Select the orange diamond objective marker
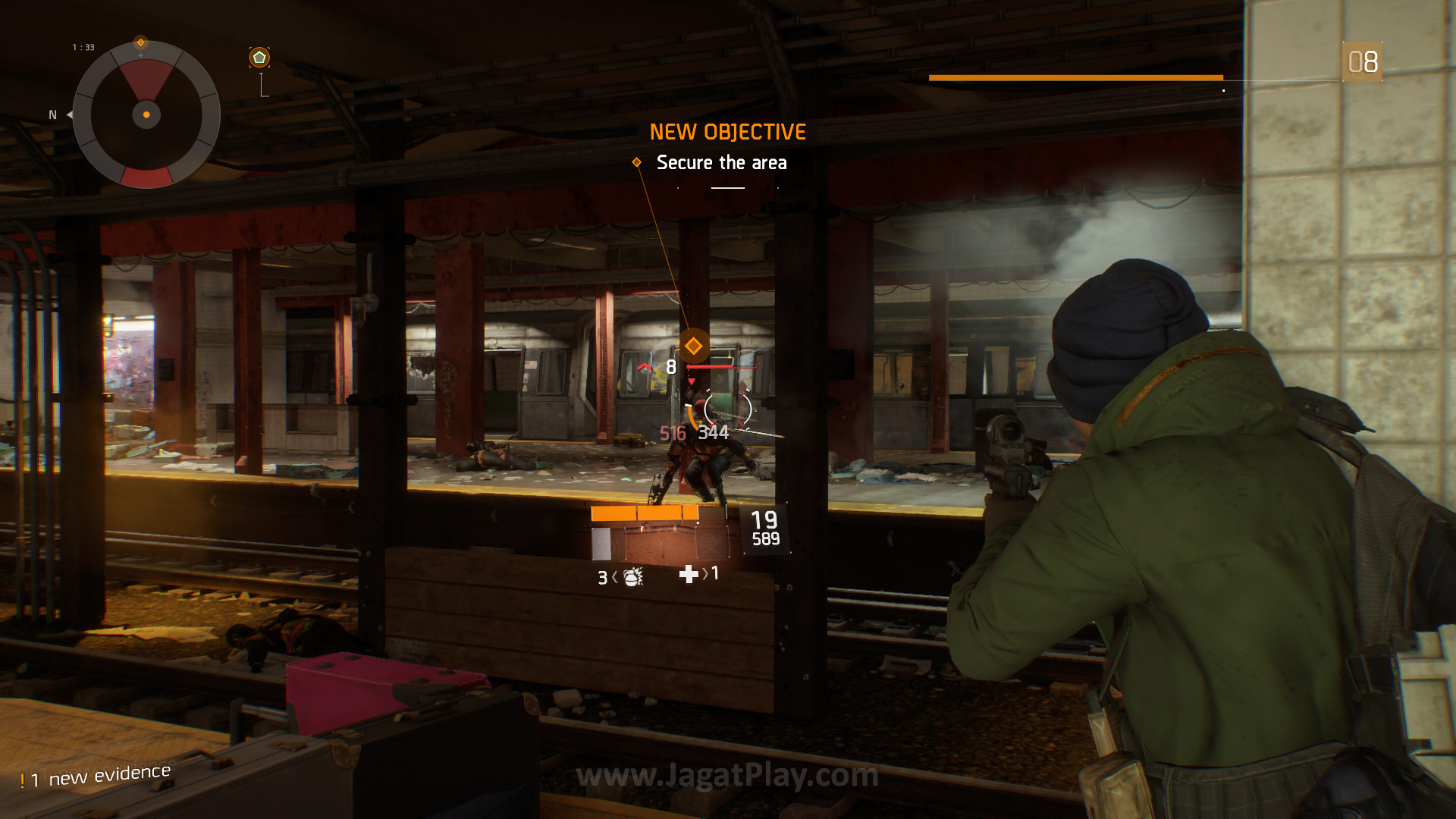The image size is (1456, 819). point(693,347)
